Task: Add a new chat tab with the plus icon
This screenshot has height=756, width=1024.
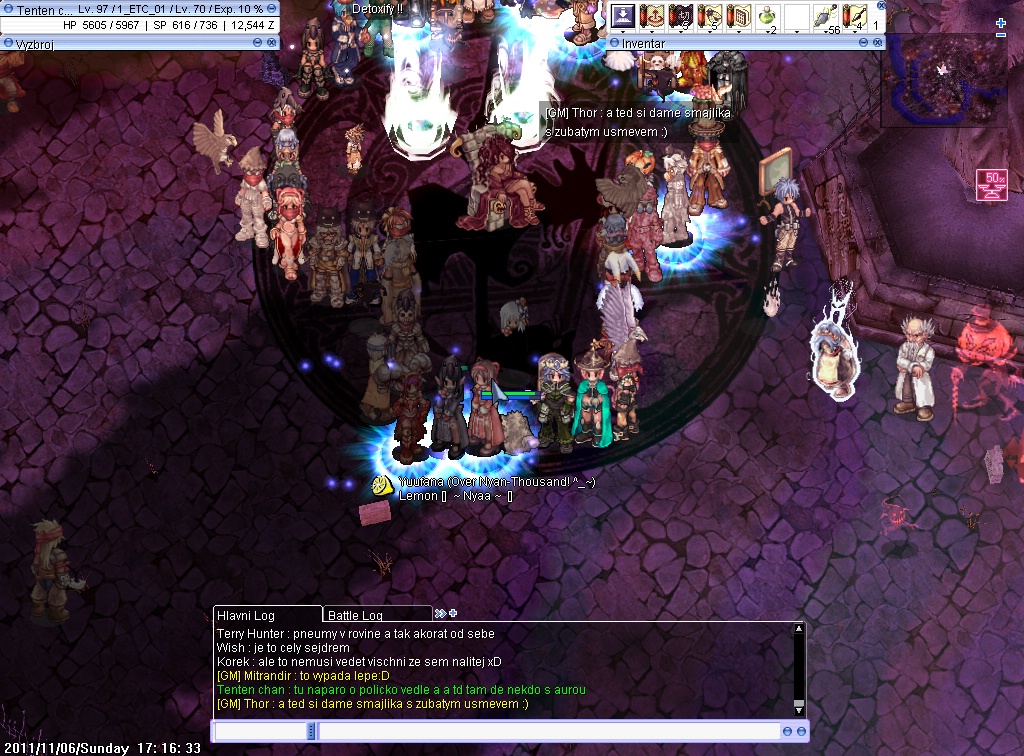Action: (x=453, y=613)
